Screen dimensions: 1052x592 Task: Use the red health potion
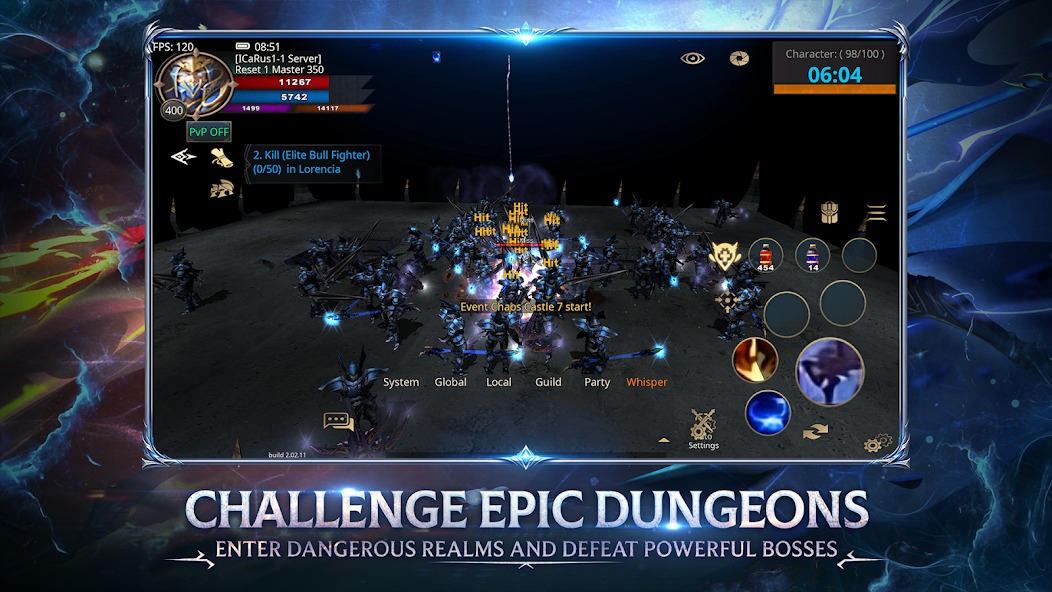point(765,254)
